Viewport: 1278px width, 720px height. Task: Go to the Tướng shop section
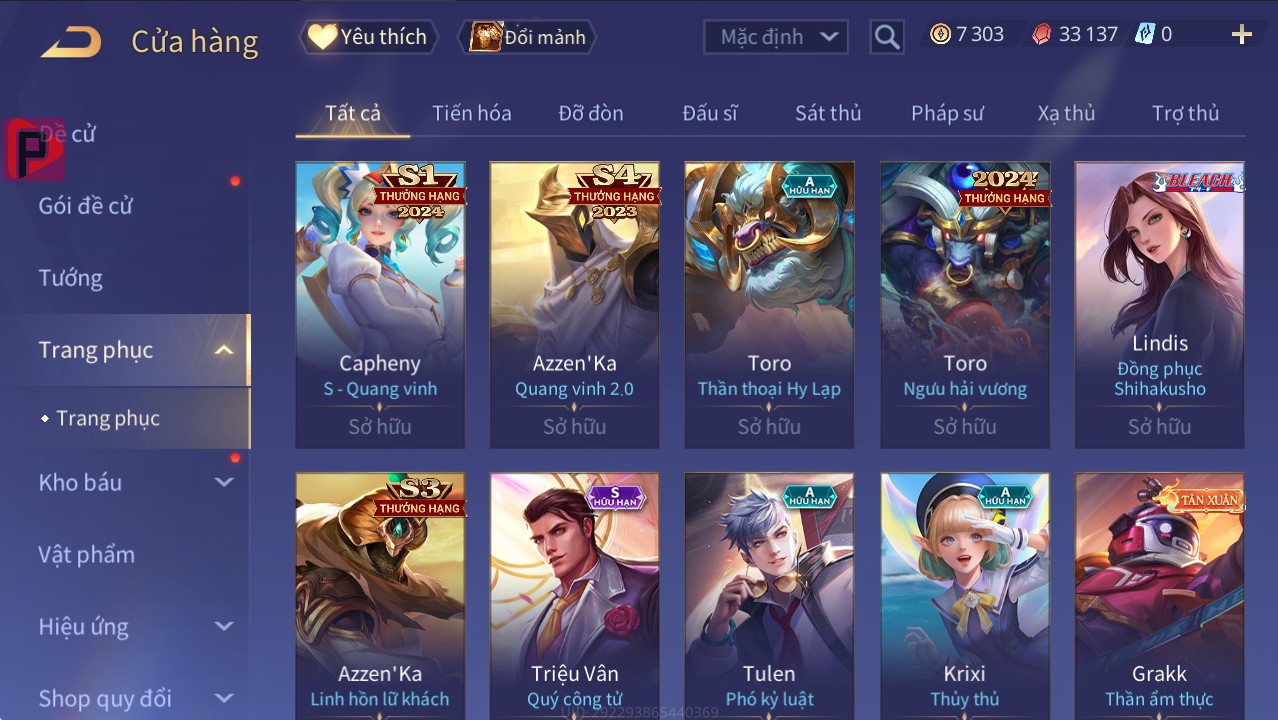[x=71, y=278]
